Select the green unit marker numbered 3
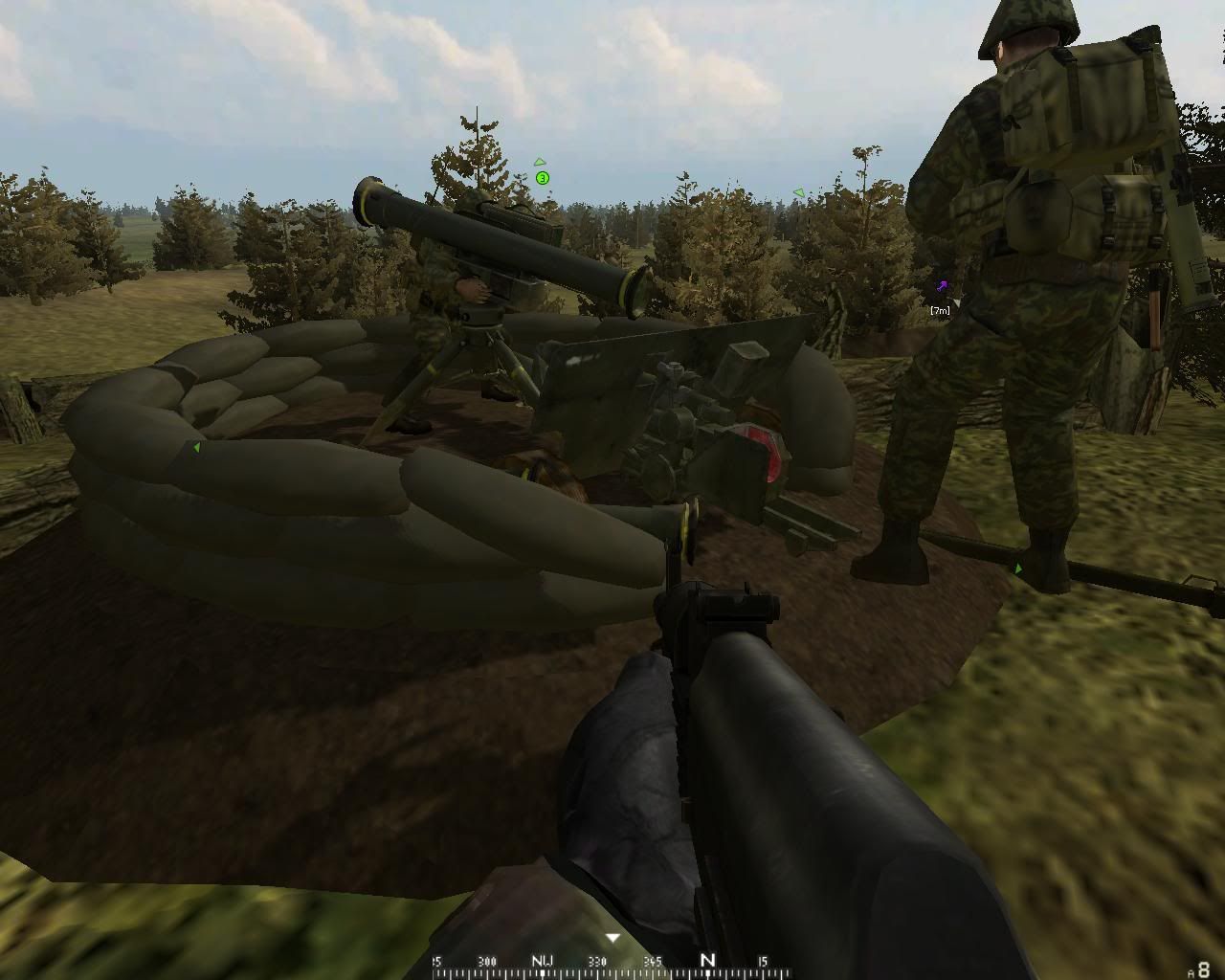Screen dimensions: 1225x980 pos(543,178)
